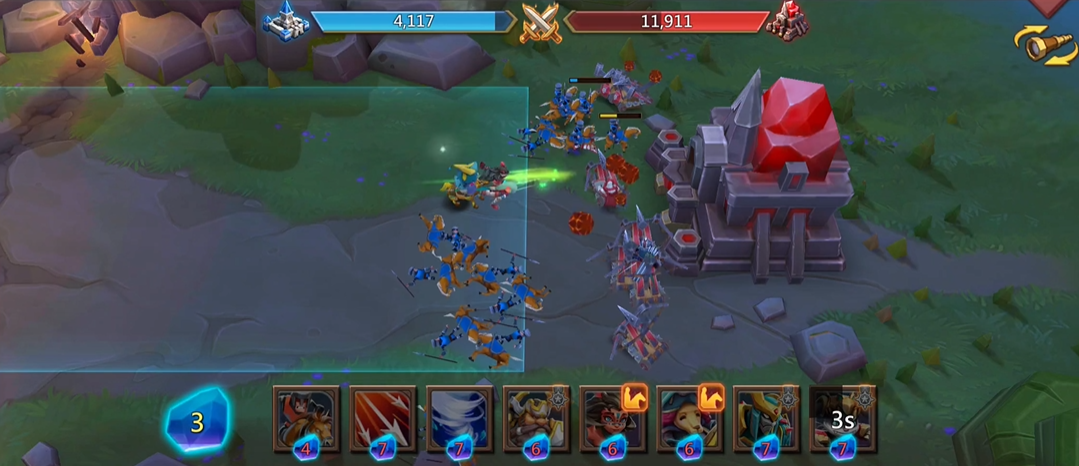Choose the gold-helmeted bearded hero card
The height and width of the screenshot is (466, 1079).
pos(536,419)
